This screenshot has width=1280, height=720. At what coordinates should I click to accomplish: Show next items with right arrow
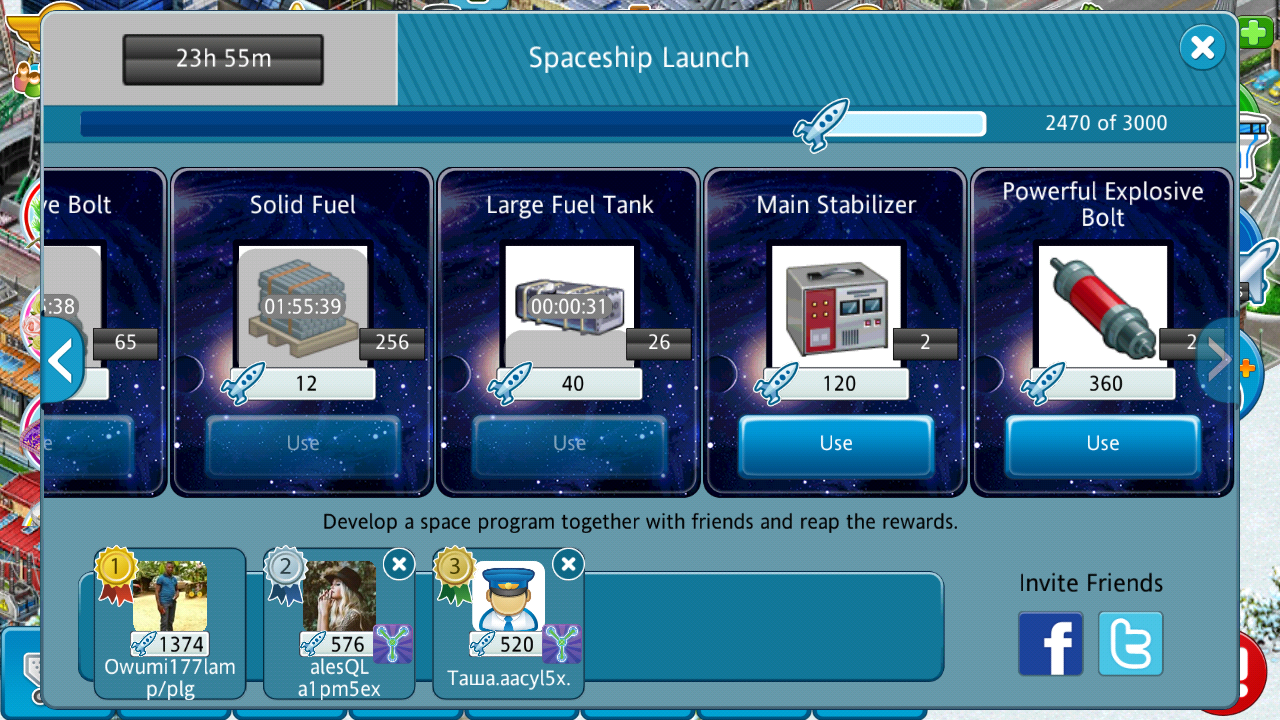(x=1218, y=361)
